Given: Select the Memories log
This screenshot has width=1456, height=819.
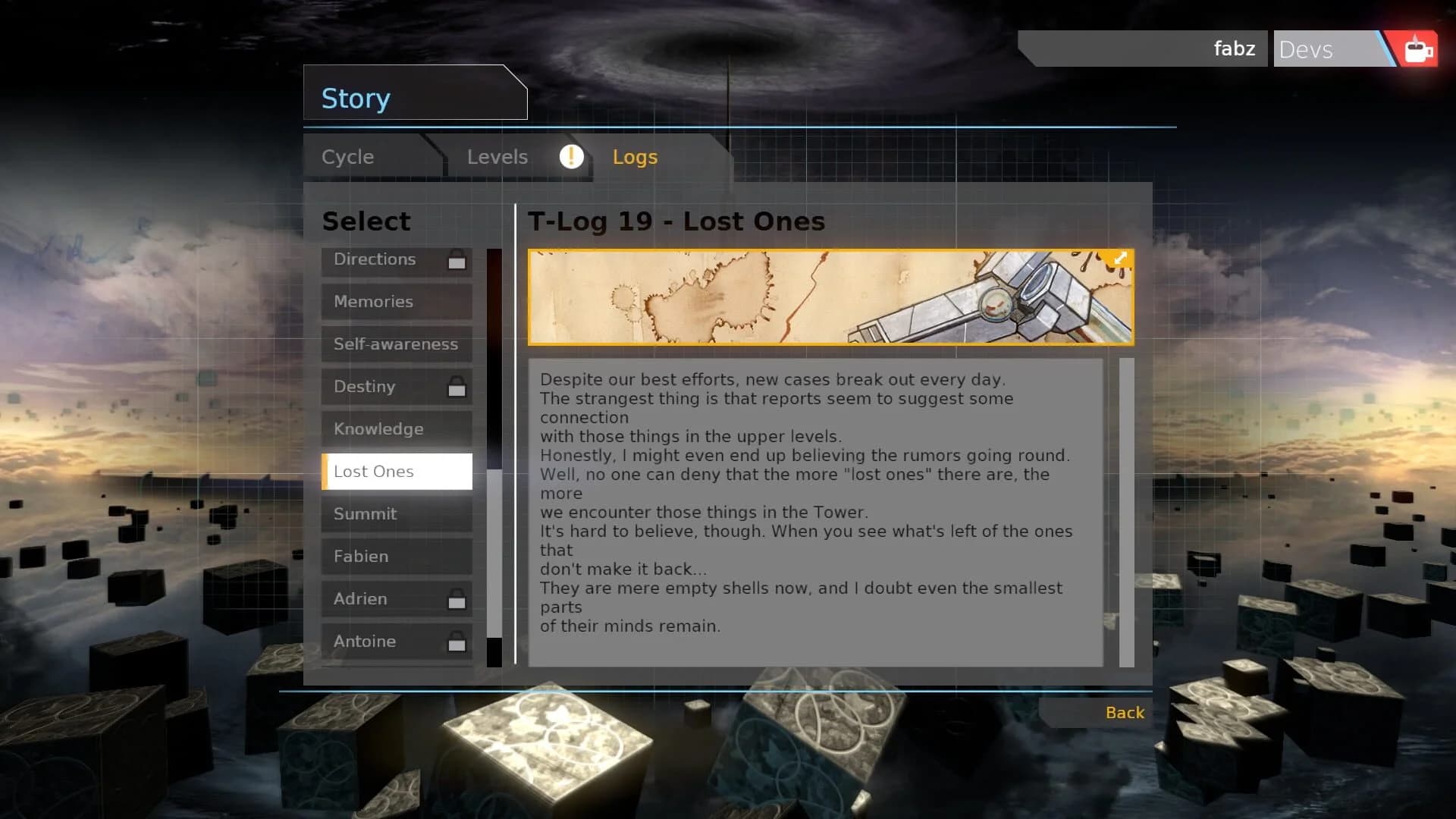Looking at the screenshot, I should [387, 302].
